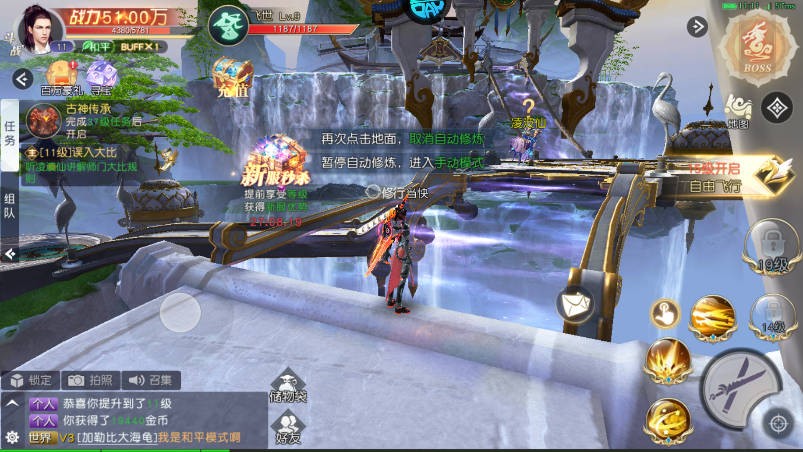Click the 锁定 lock button
803x452 pixels.
(30, 380)
